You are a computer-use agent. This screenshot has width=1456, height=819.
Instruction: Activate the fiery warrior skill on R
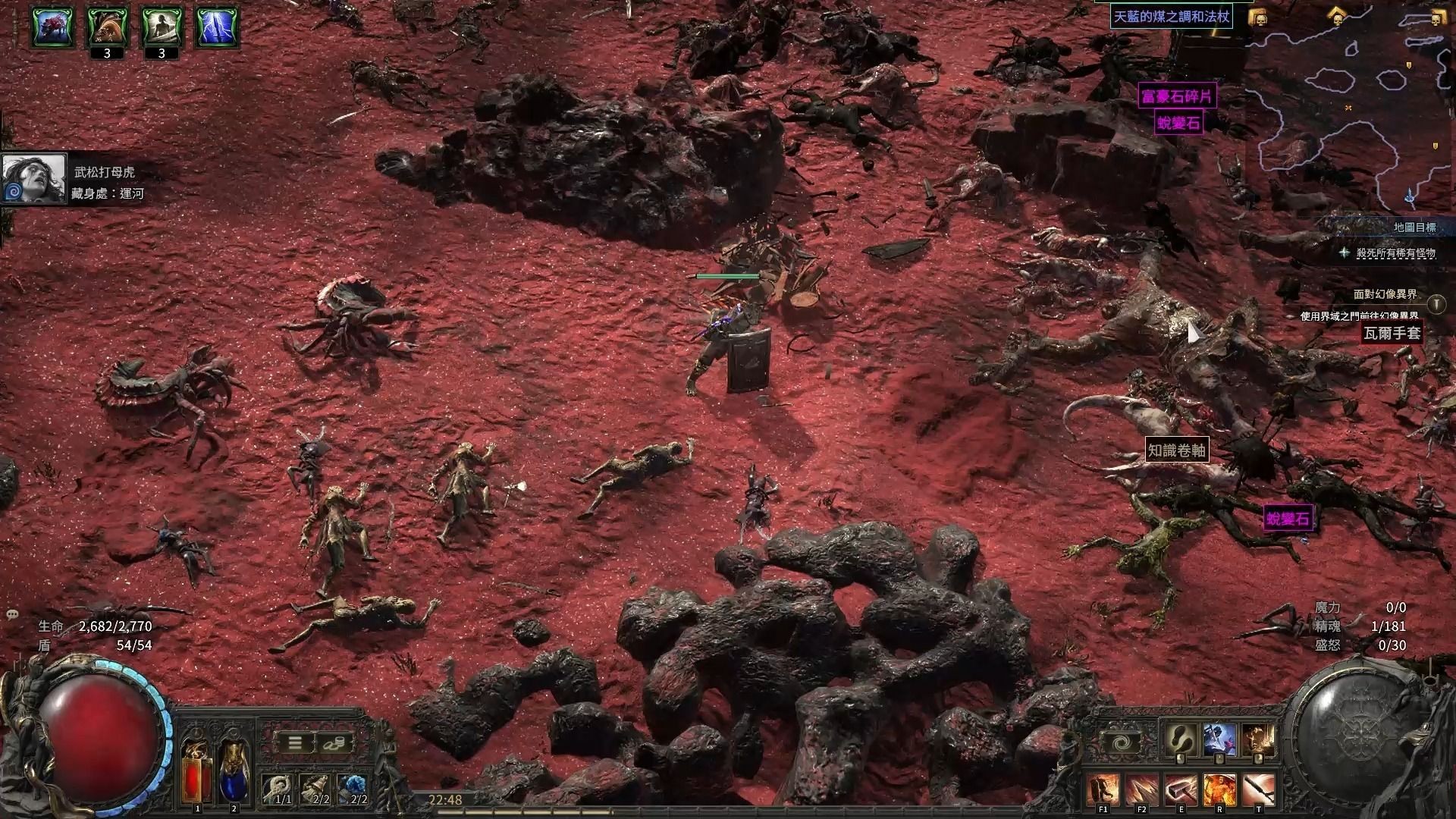(x=1219, y=790)
